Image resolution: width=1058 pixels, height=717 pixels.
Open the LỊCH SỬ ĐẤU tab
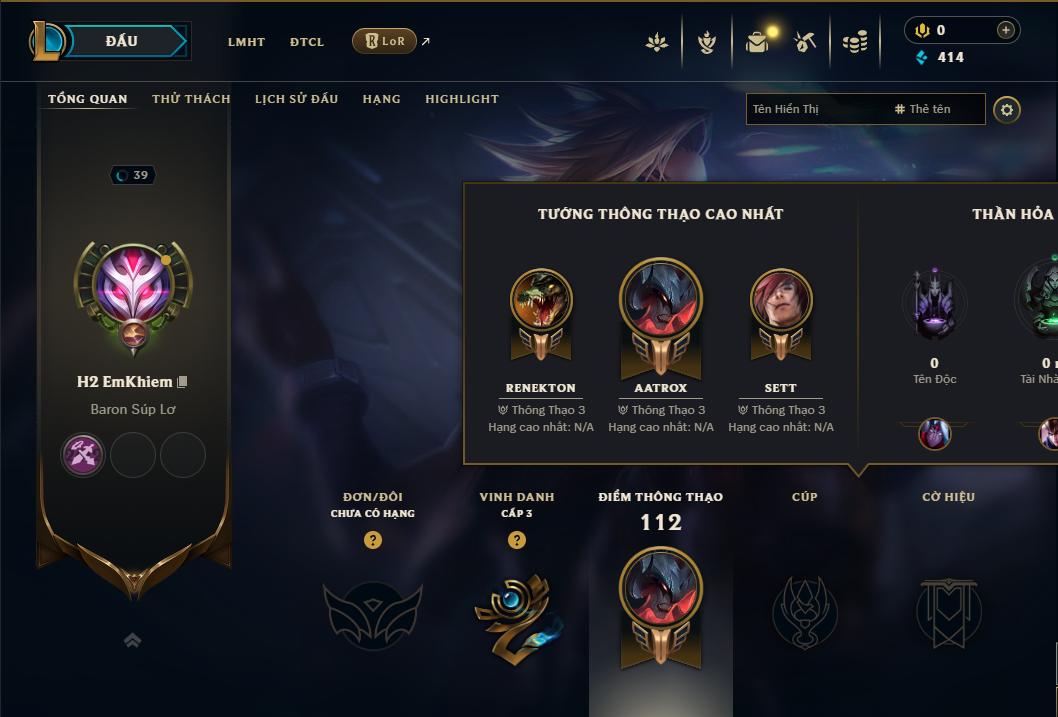tap(296, 99)
